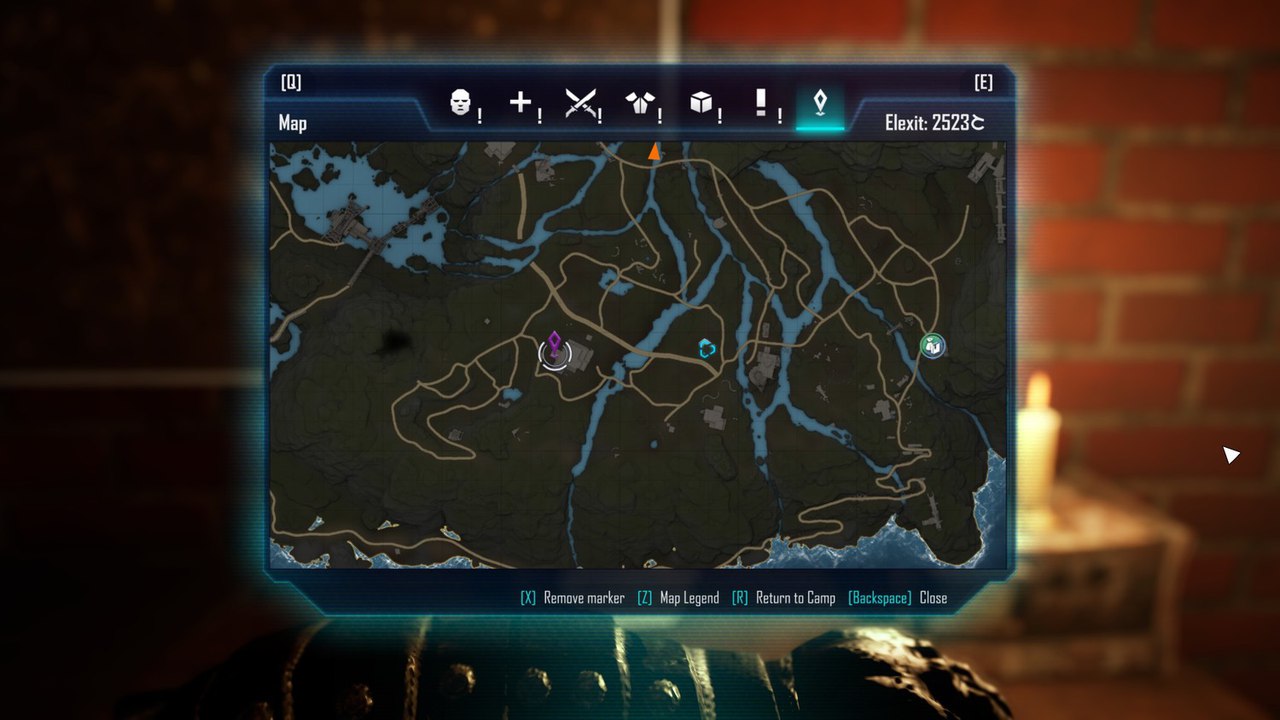Open the armor equipment tab

(639, 103)
